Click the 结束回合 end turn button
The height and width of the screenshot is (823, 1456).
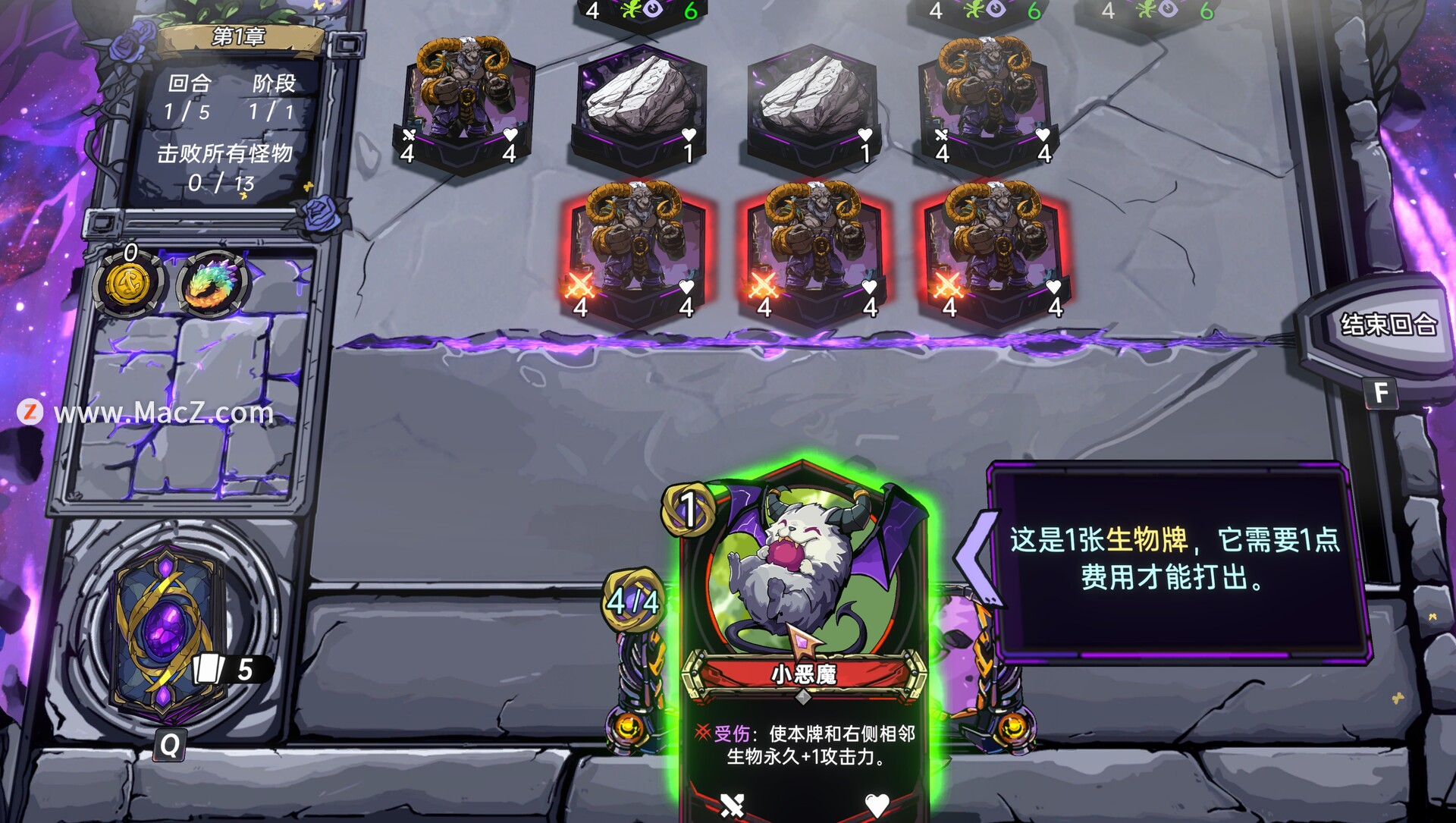1387,325
